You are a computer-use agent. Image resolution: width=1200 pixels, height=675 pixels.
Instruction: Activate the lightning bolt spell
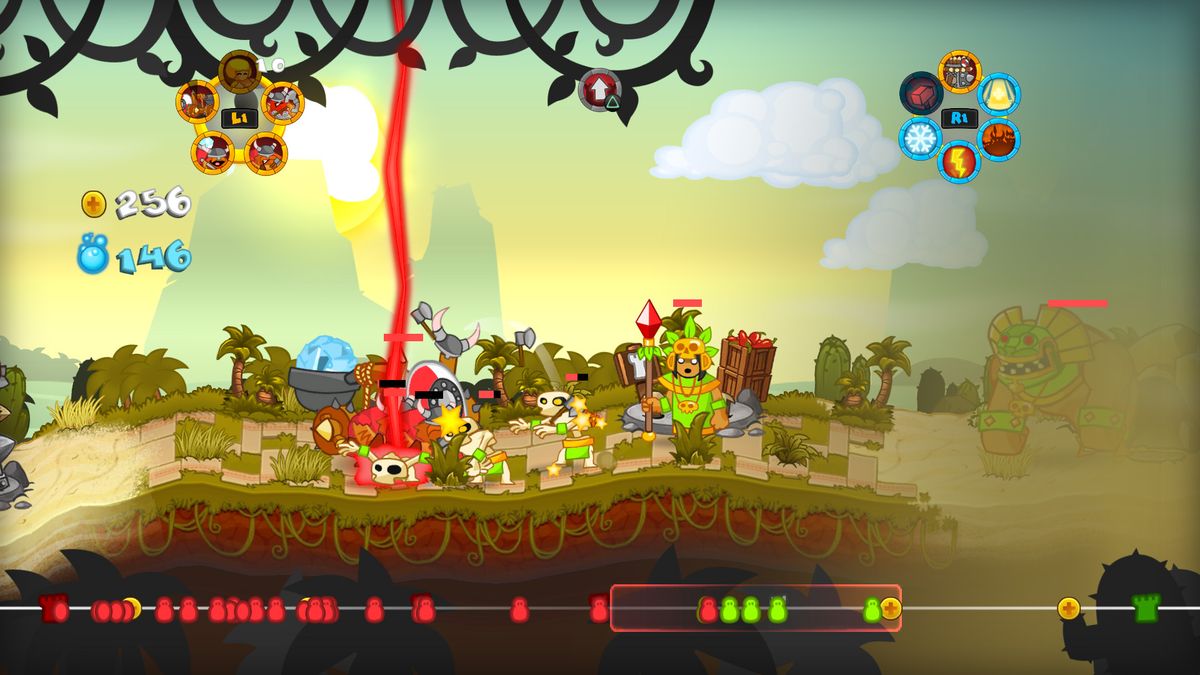[x=959, y=162]
